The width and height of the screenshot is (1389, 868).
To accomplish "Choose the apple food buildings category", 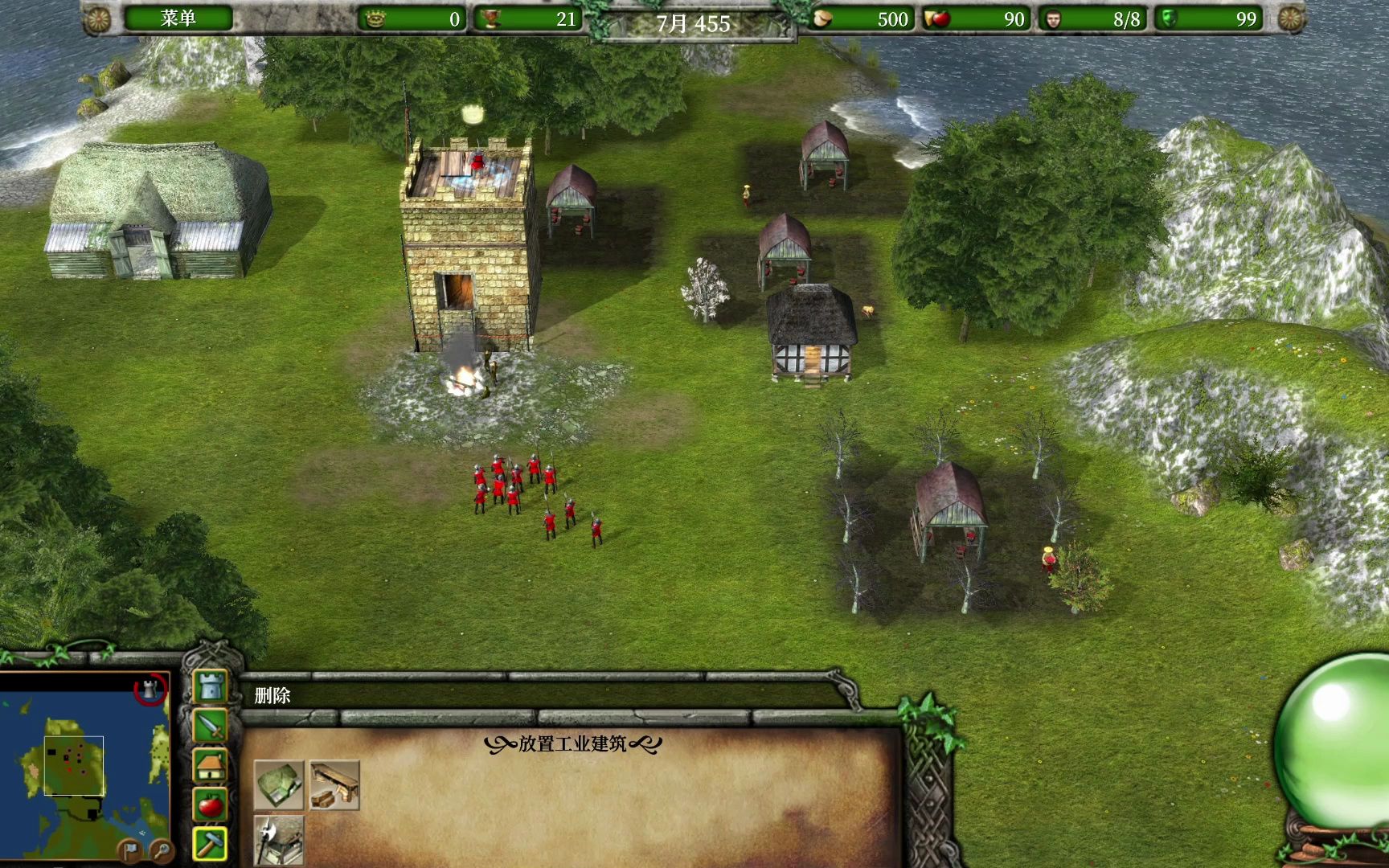I will coord(211,804).
